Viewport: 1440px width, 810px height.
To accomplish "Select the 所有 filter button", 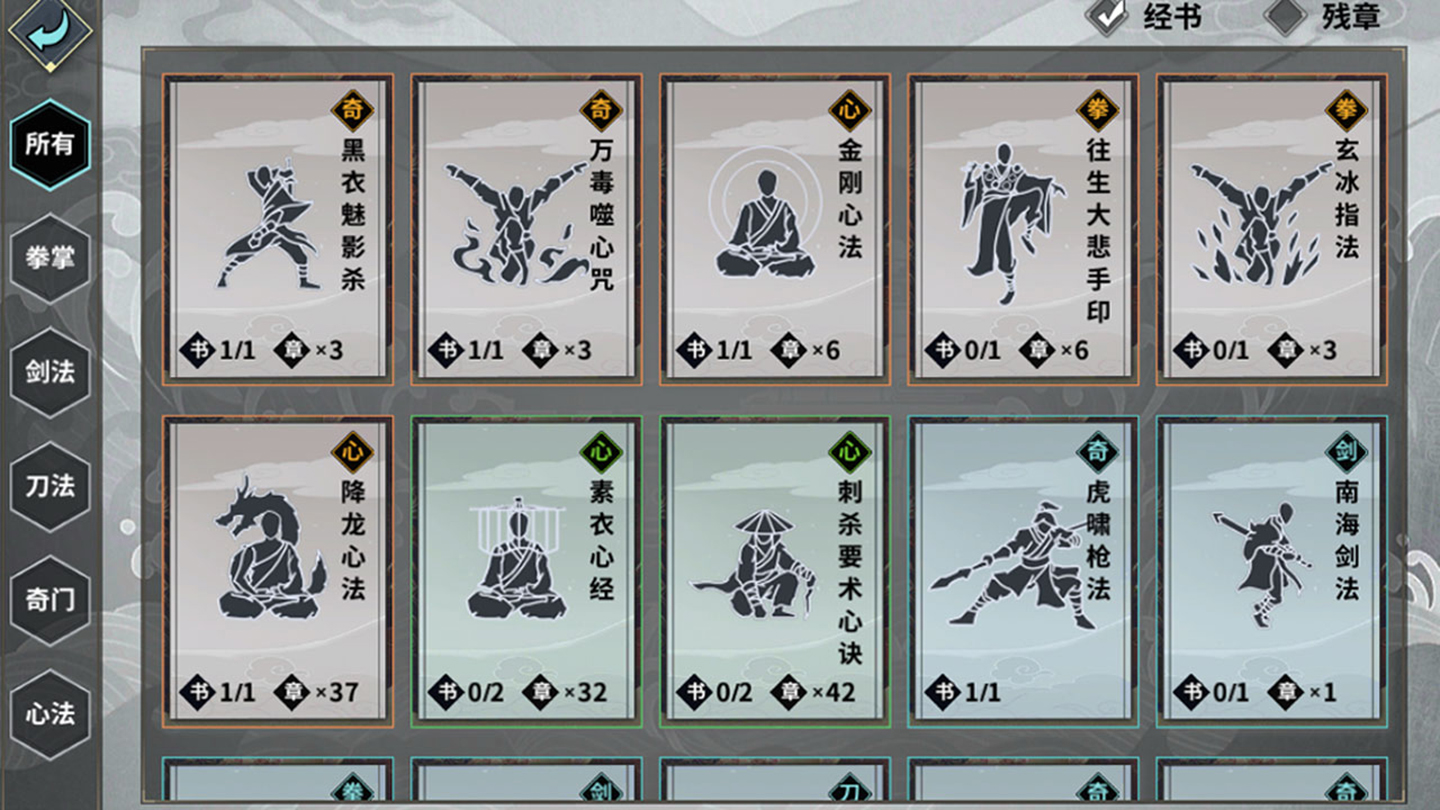I will click(48, 145).
